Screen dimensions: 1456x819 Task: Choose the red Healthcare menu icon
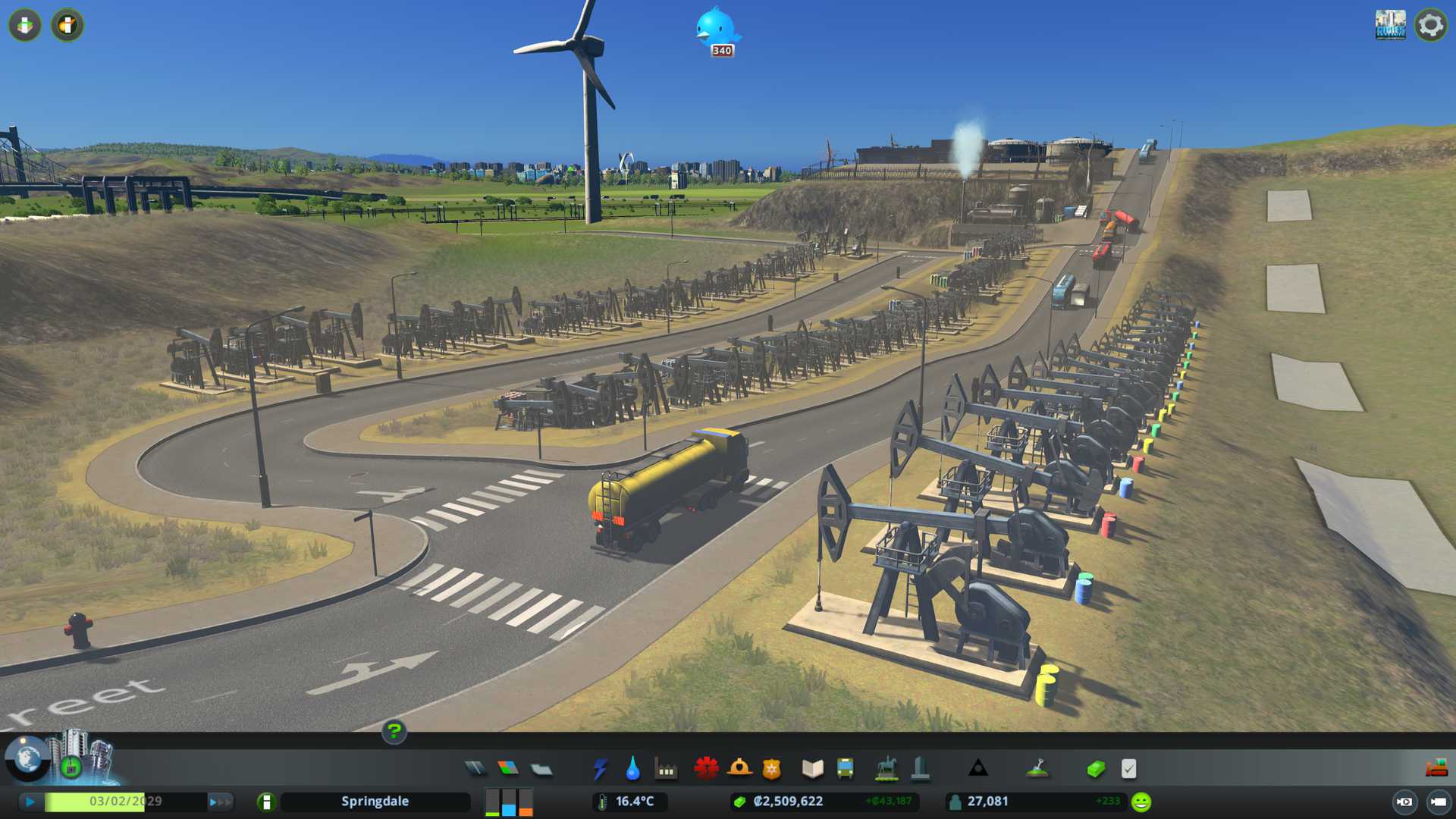[x=706, y=769]
